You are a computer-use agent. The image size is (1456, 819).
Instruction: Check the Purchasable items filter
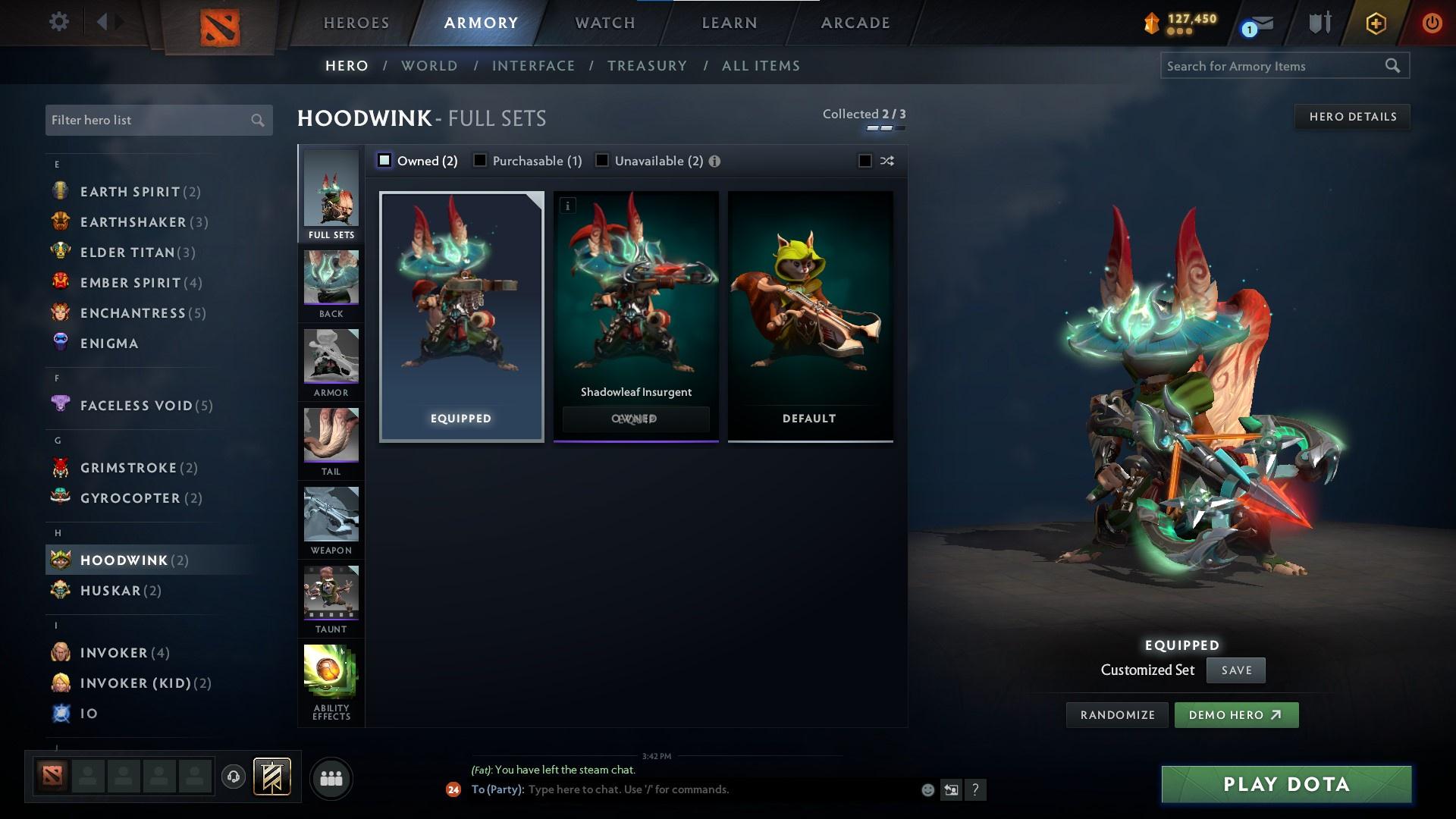click(480, 160)
